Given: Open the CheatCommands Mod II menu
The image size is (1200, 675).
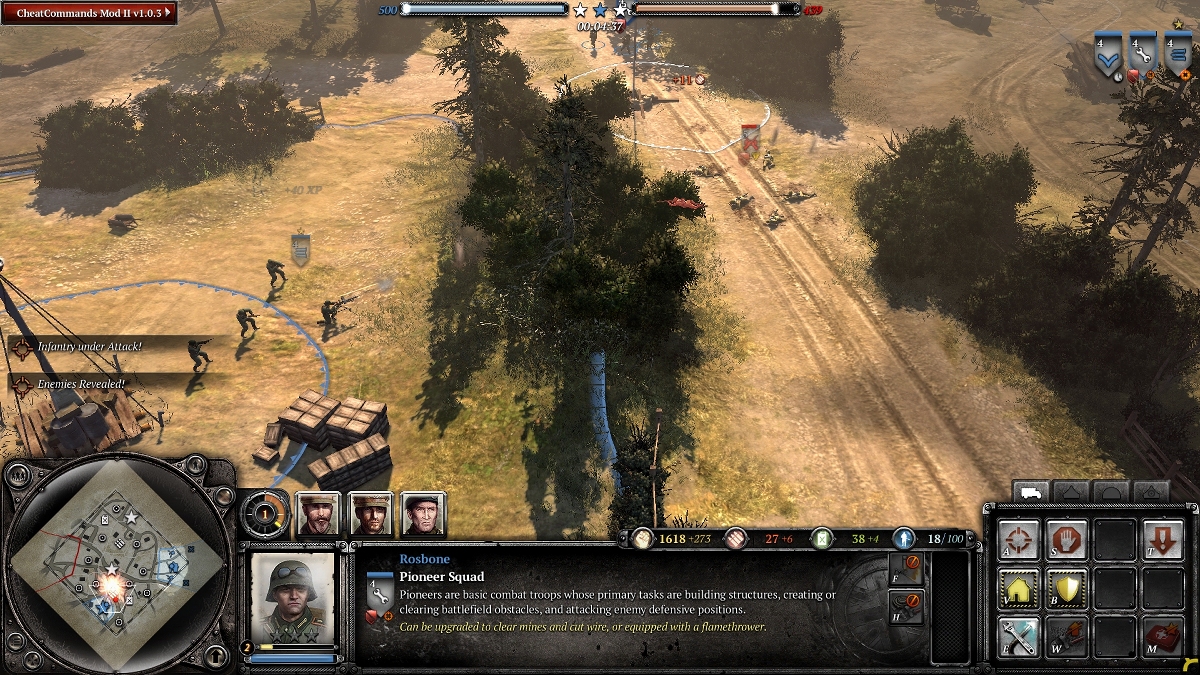Looking at the screenshot, I should pyautogui.click(x=90, y=13).
